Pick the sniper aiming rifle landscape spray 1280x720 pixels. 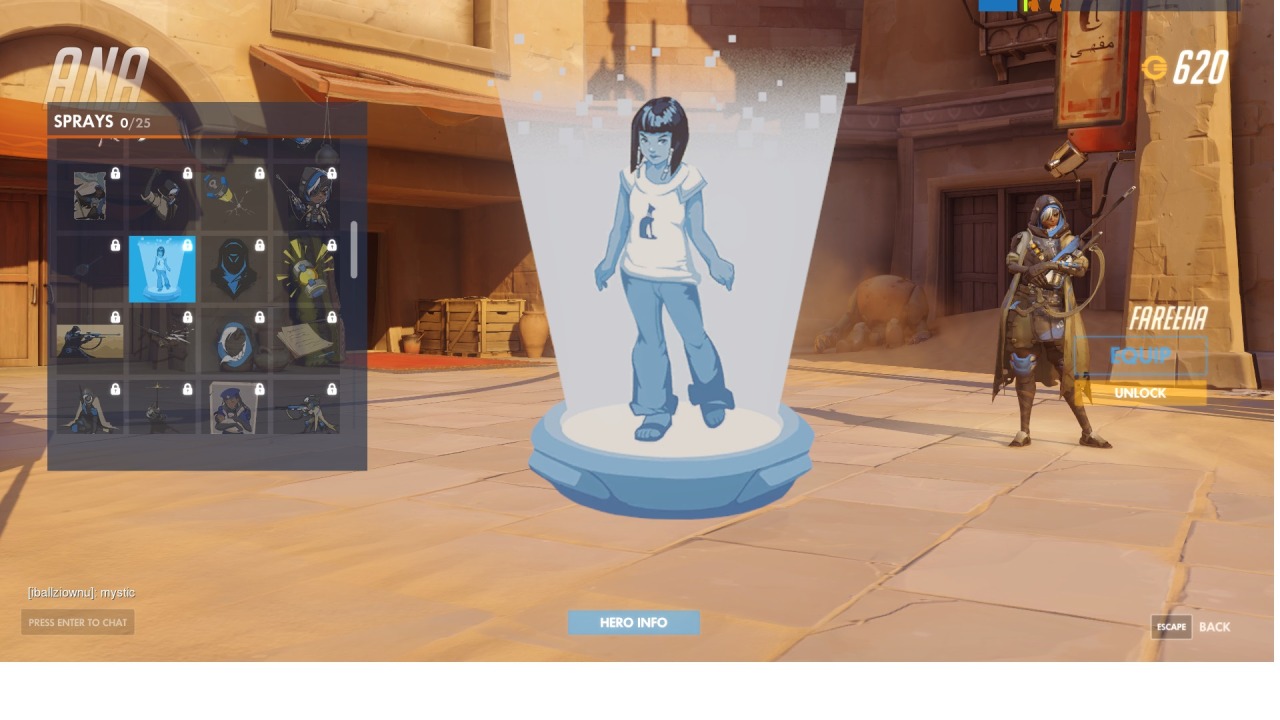click(x=90, y=341)
